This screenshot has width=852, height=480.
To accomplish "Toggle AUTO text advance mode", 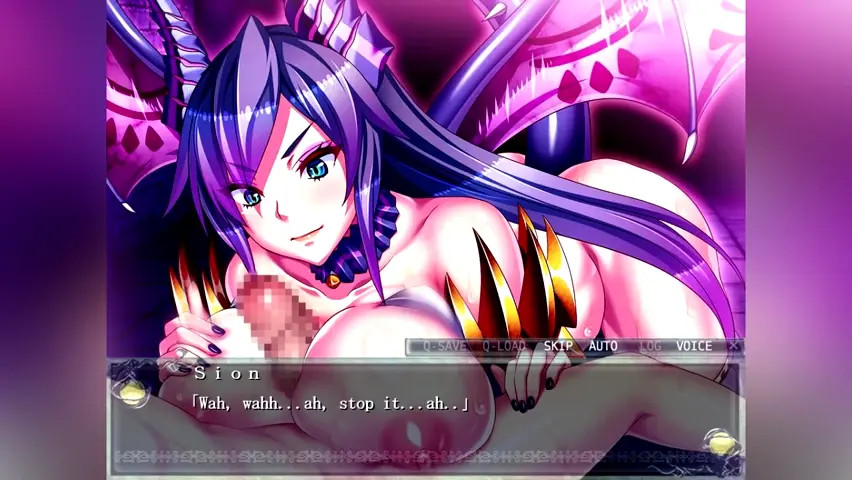I will pyautogui.click(x=603, y=346).
